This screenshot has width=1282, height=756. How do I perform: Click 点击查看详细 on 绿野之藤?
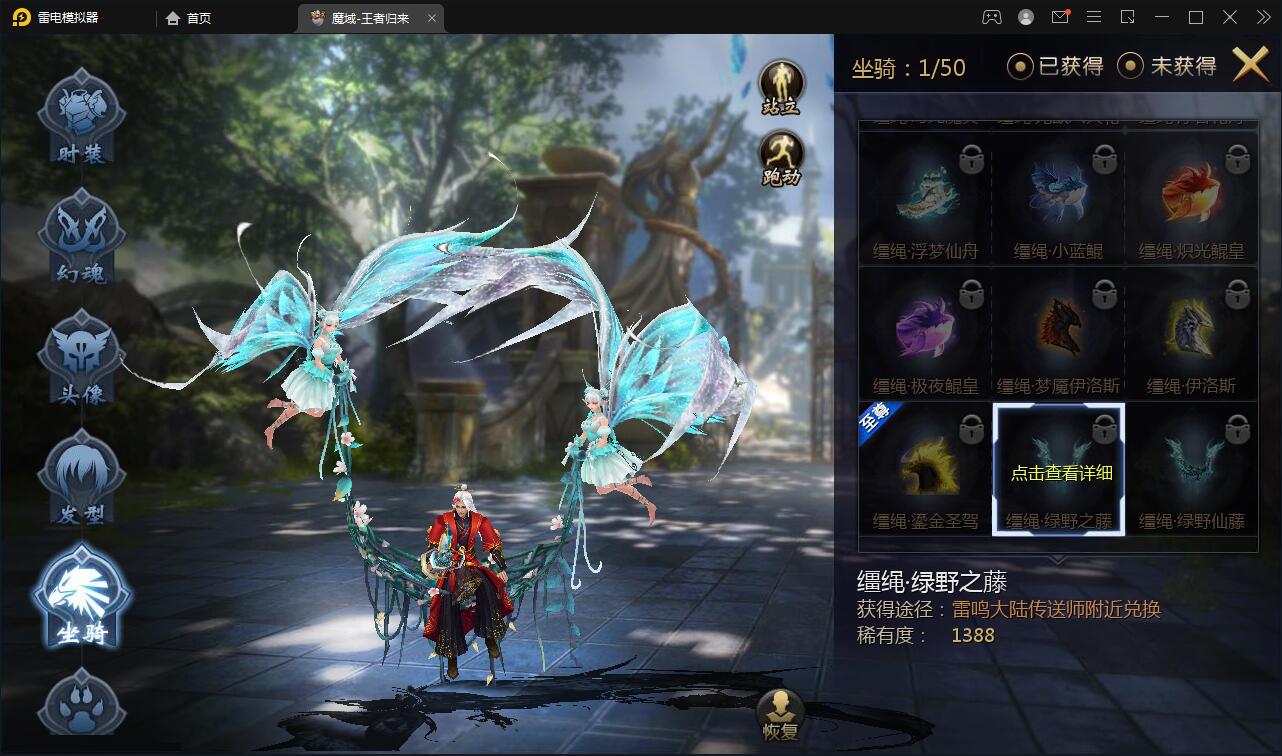(x=1060, y=473)
